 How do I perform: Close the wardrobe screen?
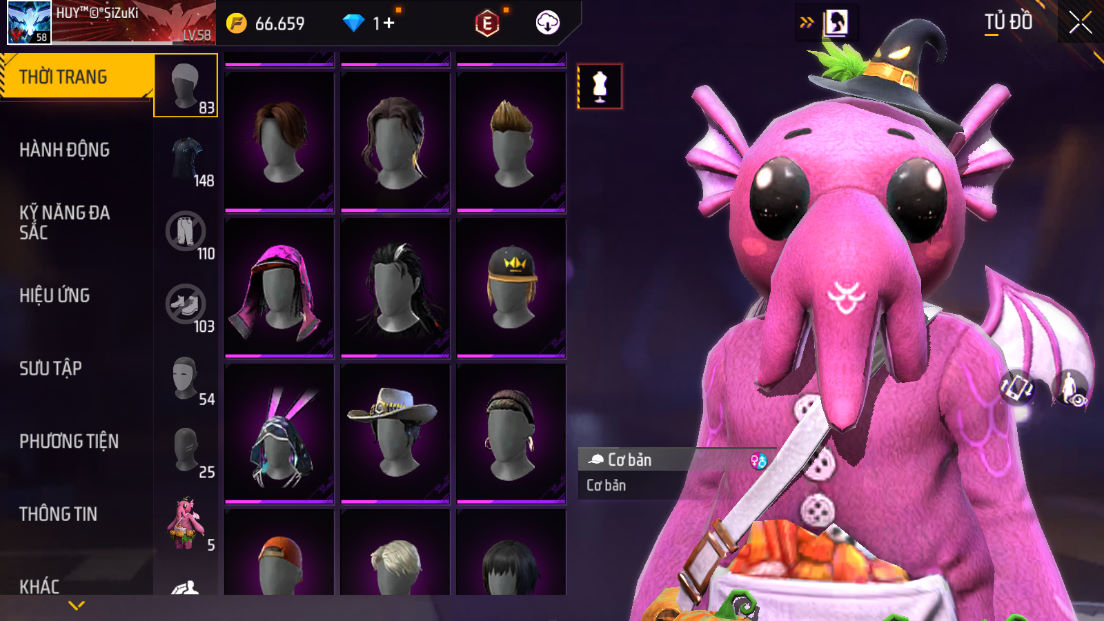1080,23
